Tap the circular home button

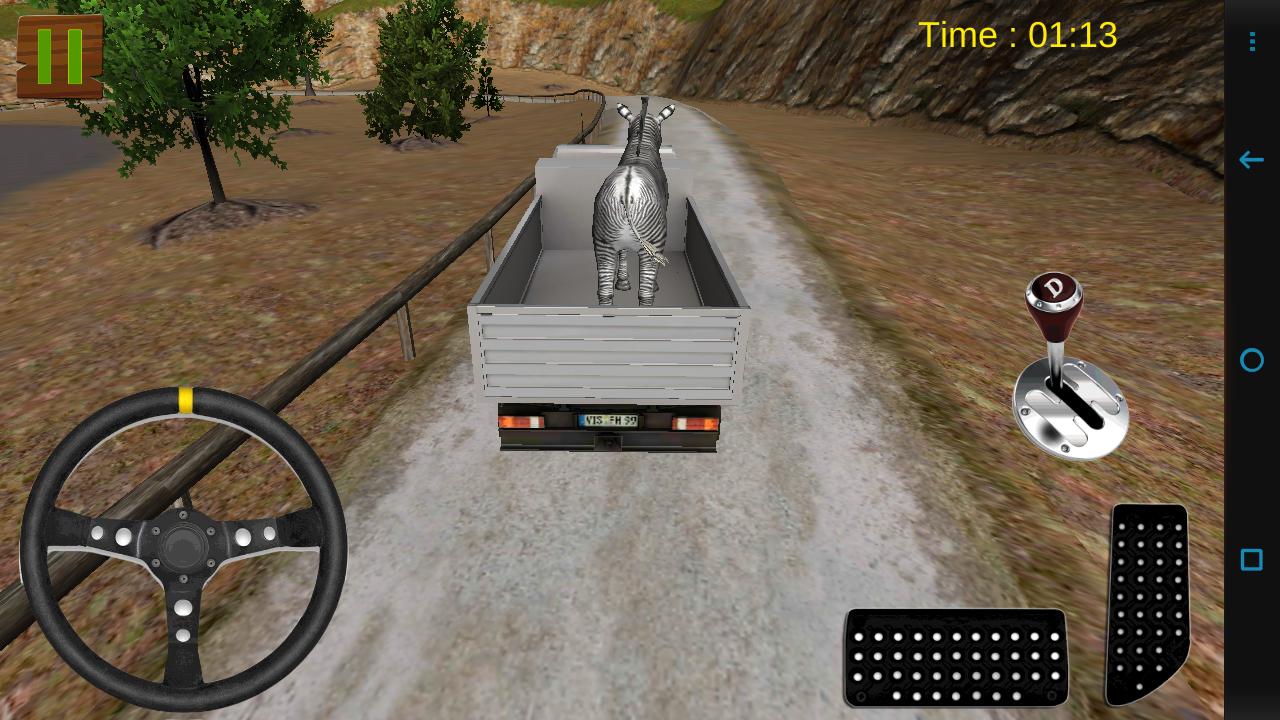click(1251, 360)
